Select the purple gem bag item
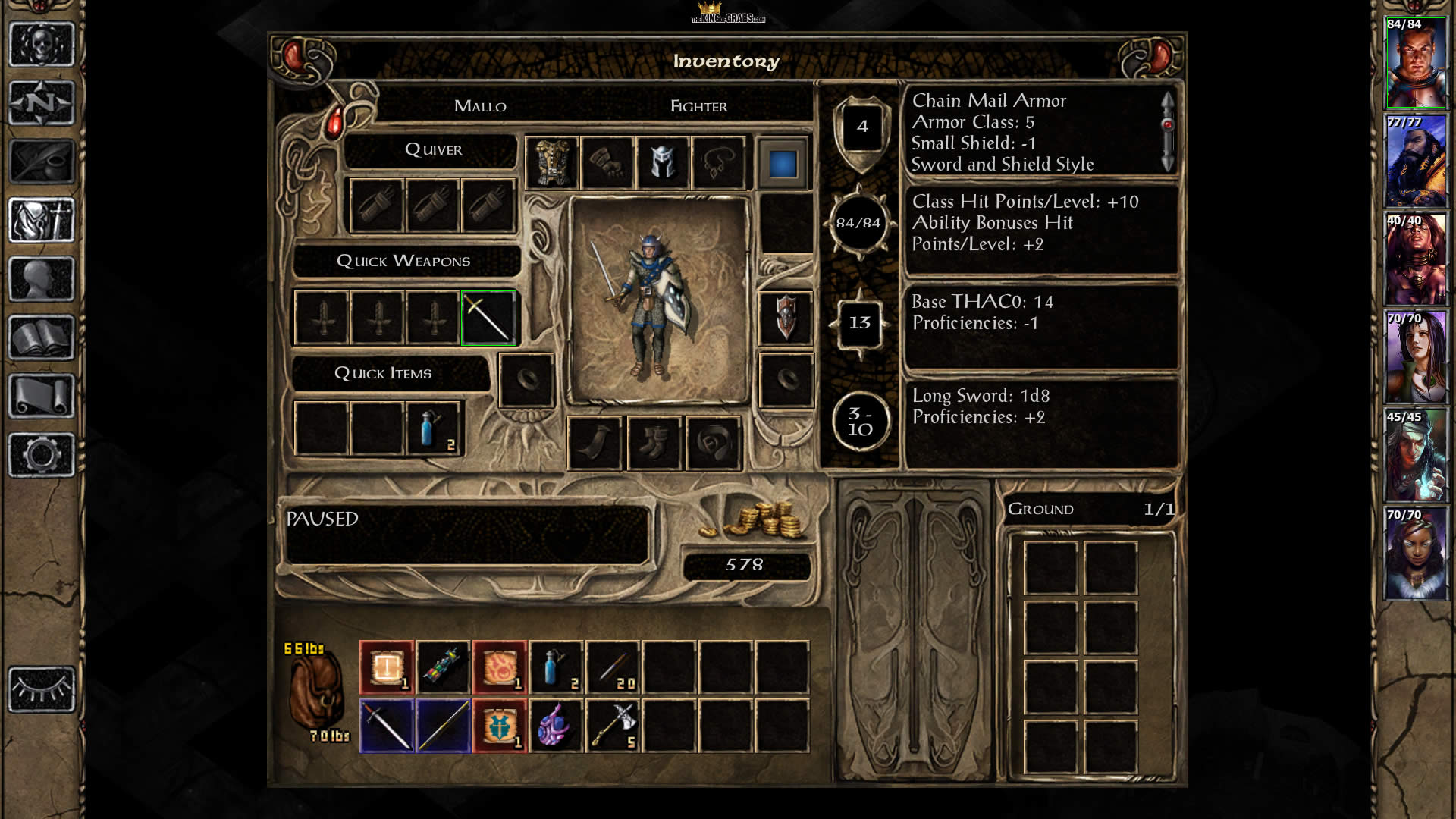 (556, 726)
